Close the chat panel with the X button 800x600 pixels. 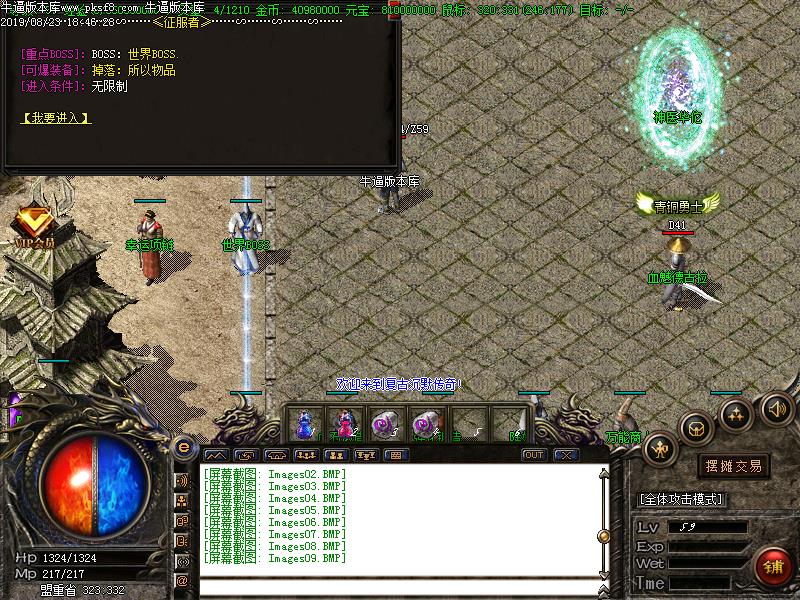(566, 455)
